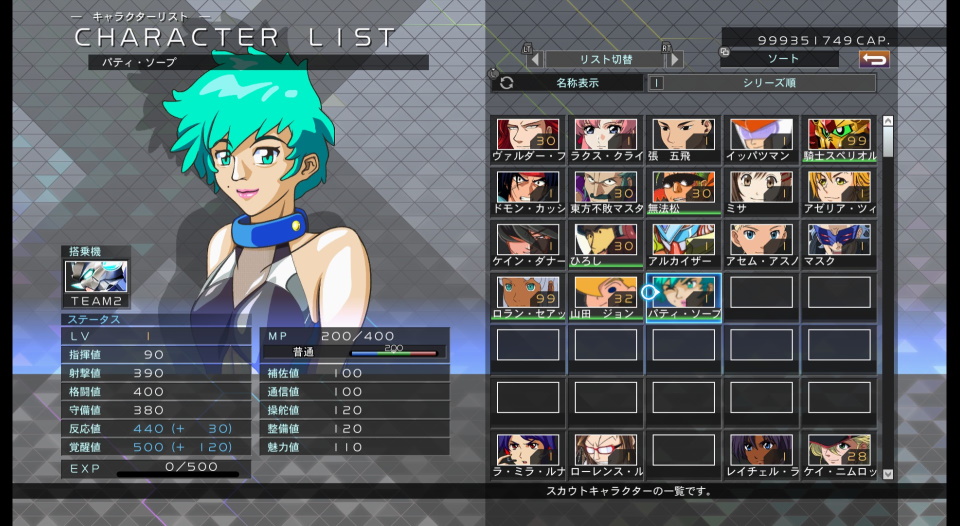Click the orange back arrow button

coord(874,60)
